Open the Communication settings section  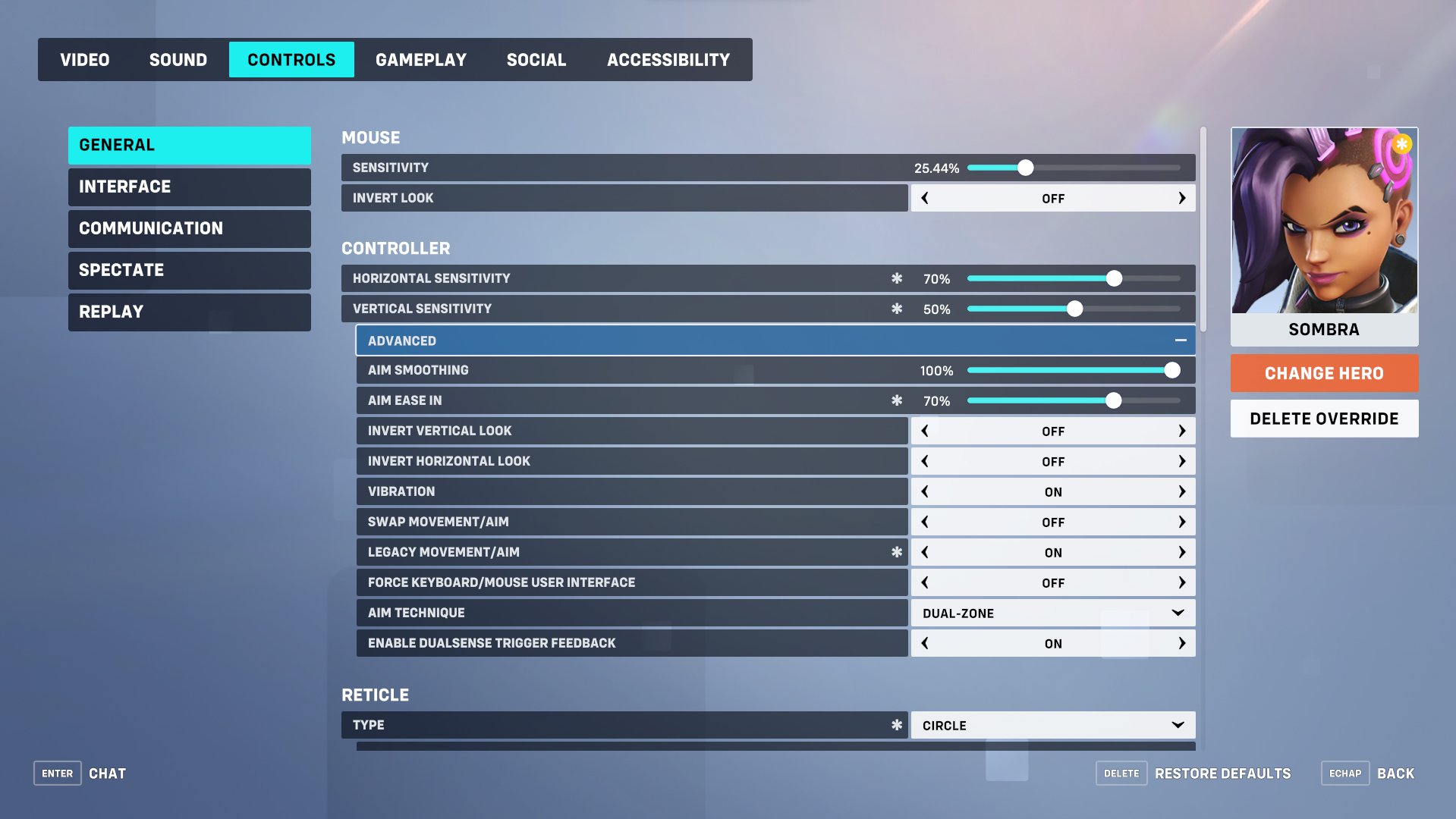pyautogui.click(x=189, y=228)
